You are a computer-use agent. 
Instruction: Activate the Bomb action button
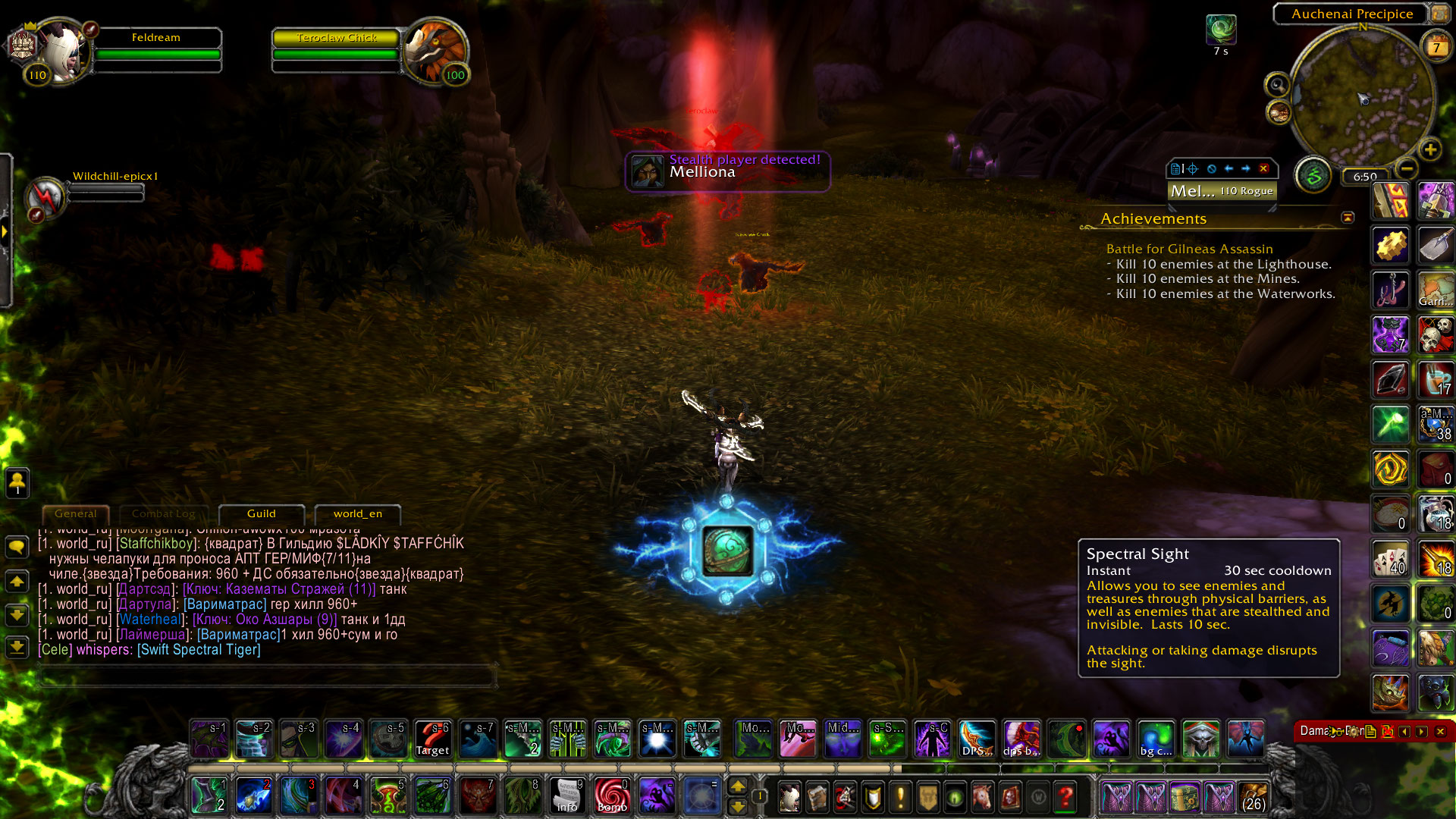pos(612,796)
